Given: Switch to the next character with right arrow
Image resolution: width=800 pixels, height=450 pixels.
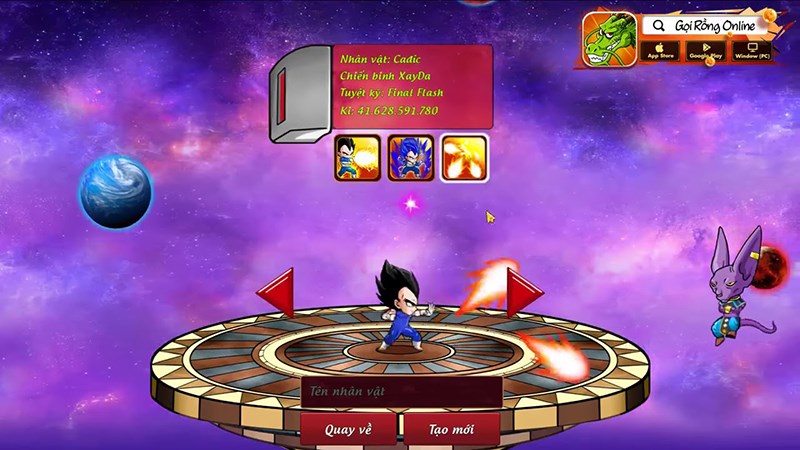Looking at the screenshot, I should (523, 293).
